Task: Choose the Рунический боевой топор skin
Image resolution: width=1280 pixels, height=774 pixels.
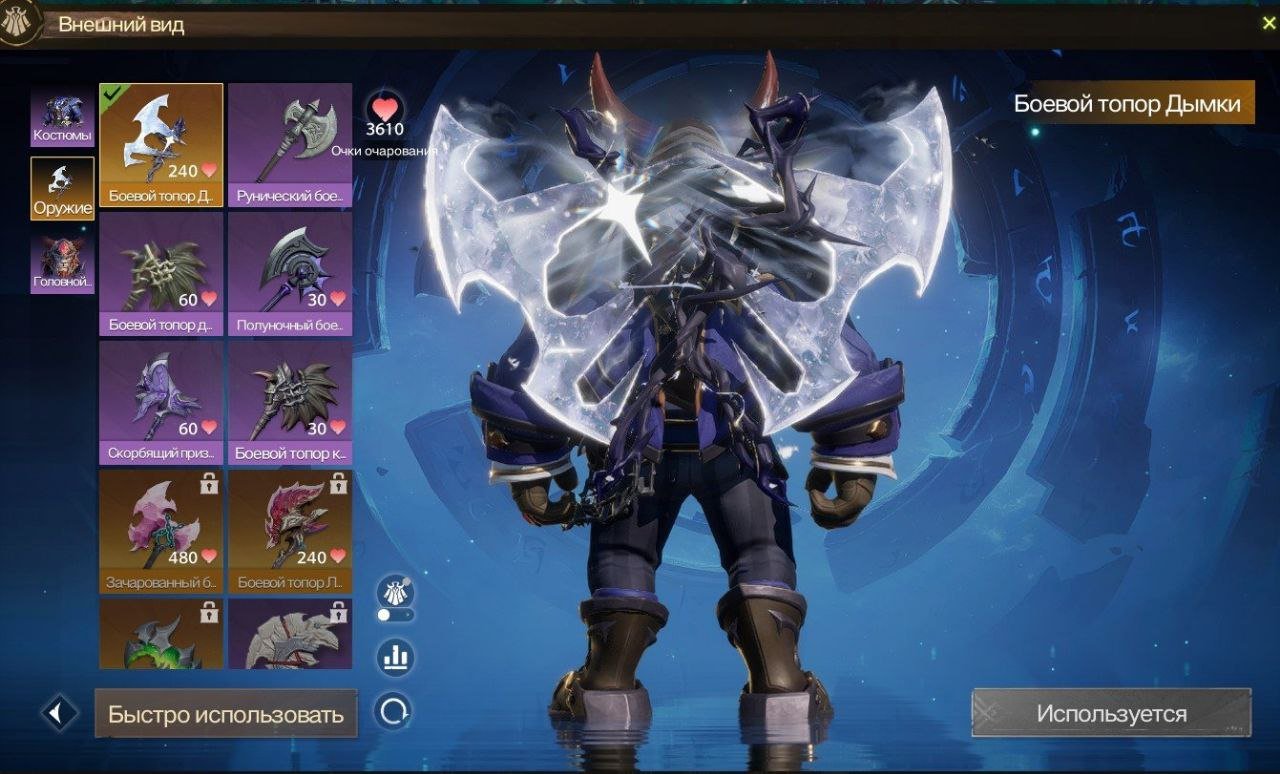Action: point(290,144)
